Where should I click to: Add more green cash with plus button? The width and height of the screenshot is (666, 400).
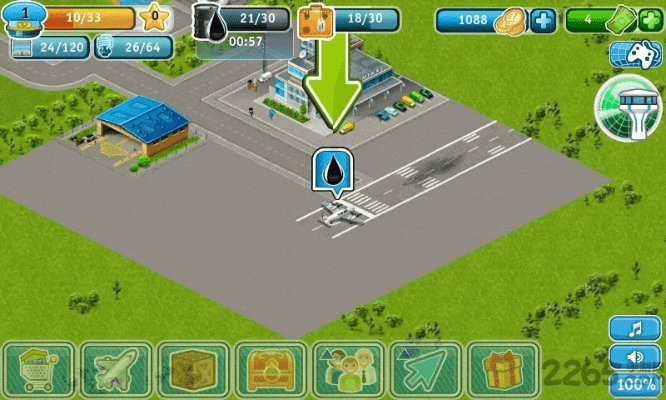click(x=652, y=20)
